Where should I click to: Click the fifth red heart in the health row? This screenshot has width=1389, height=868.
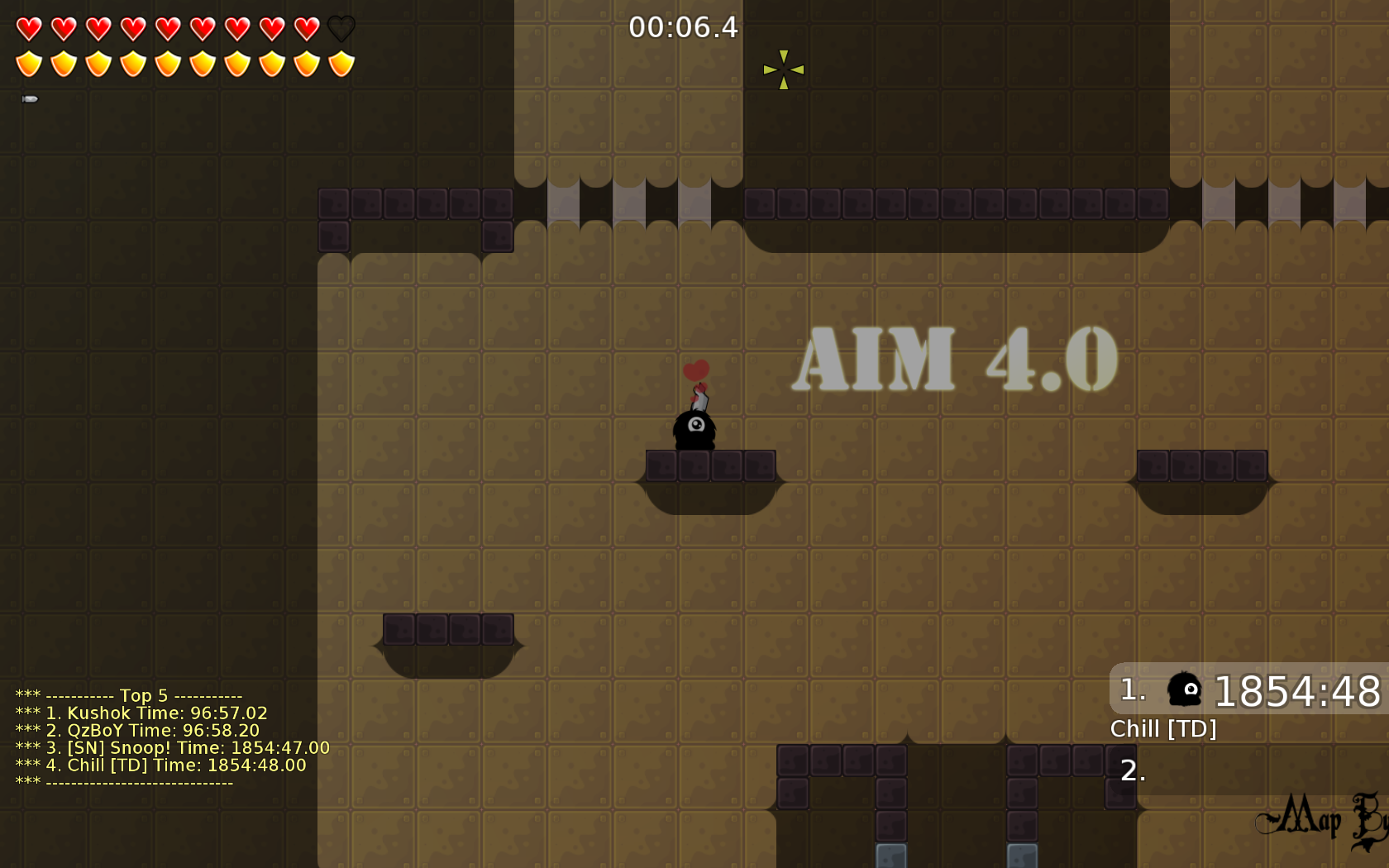coord(166,27)
